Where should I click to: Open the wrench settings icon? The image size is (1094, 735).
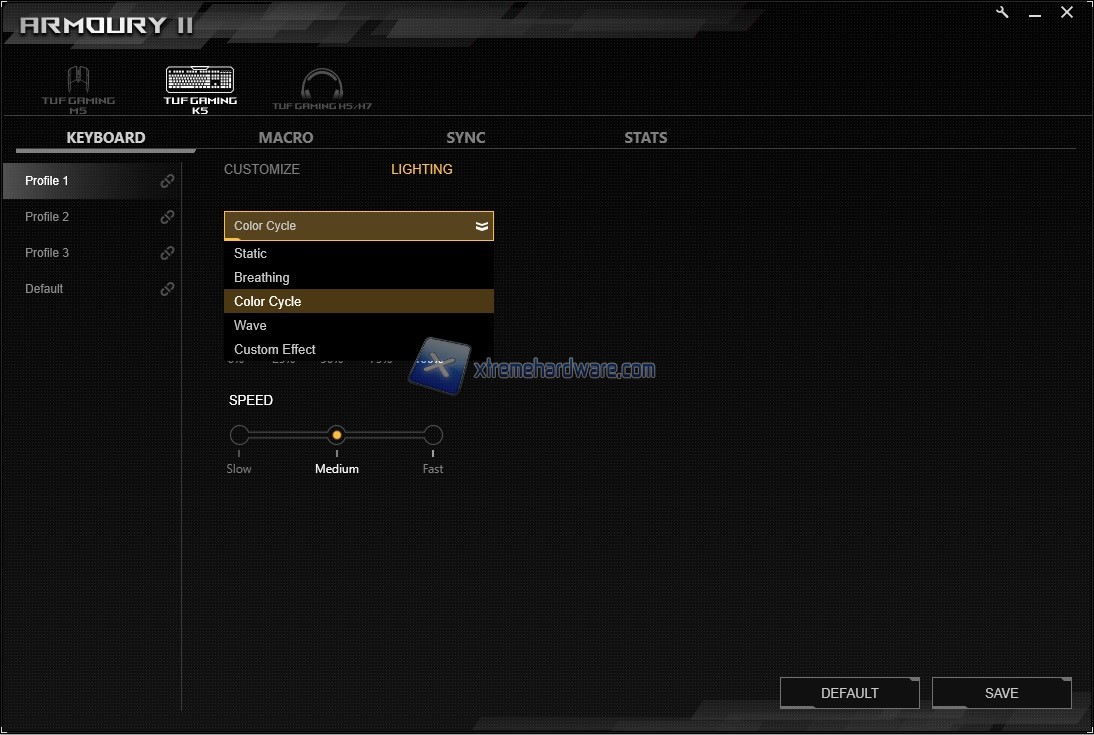tap(1003, 13)
